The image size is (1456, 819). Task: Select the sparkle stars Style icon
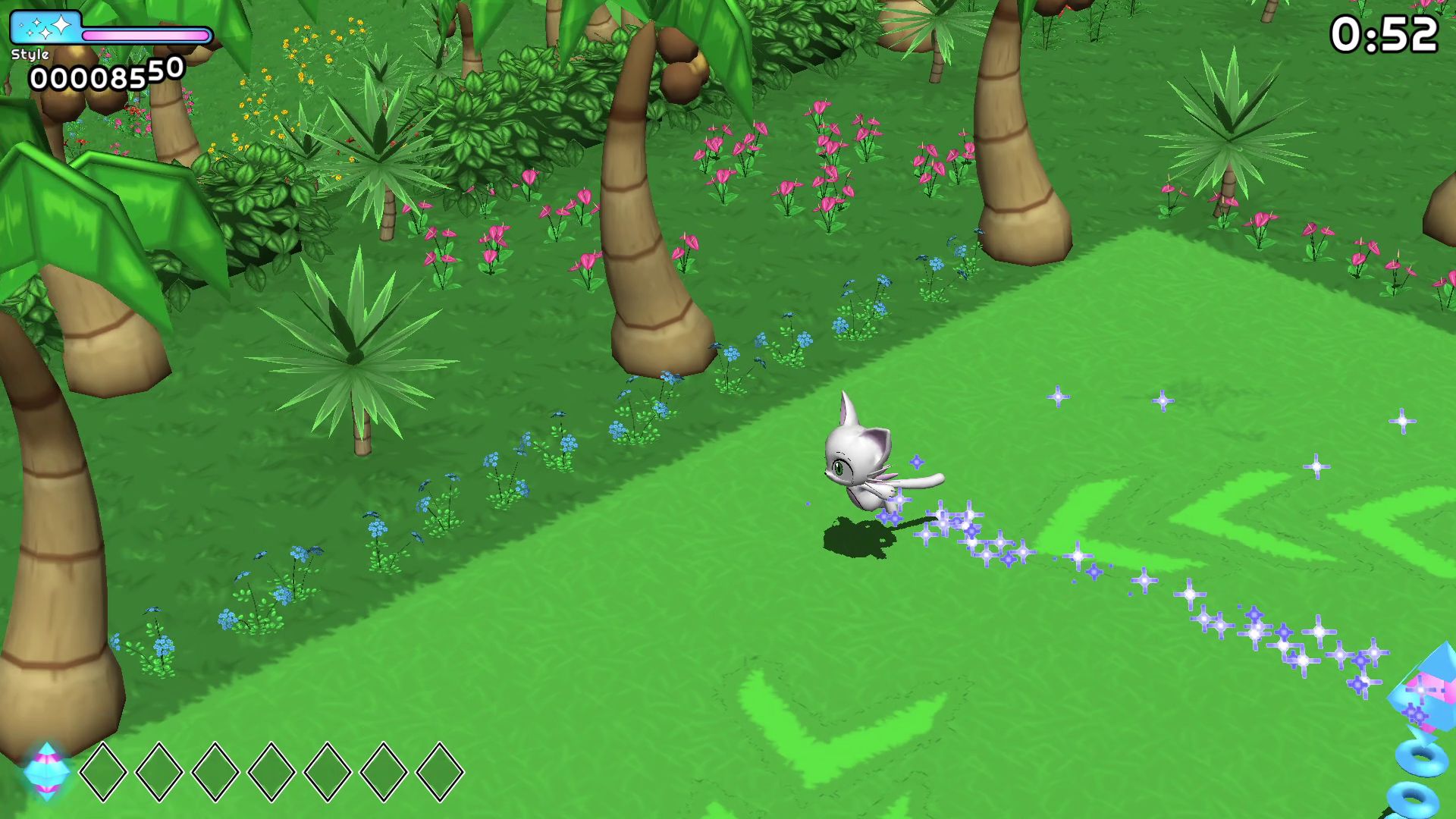coord(46,28)
